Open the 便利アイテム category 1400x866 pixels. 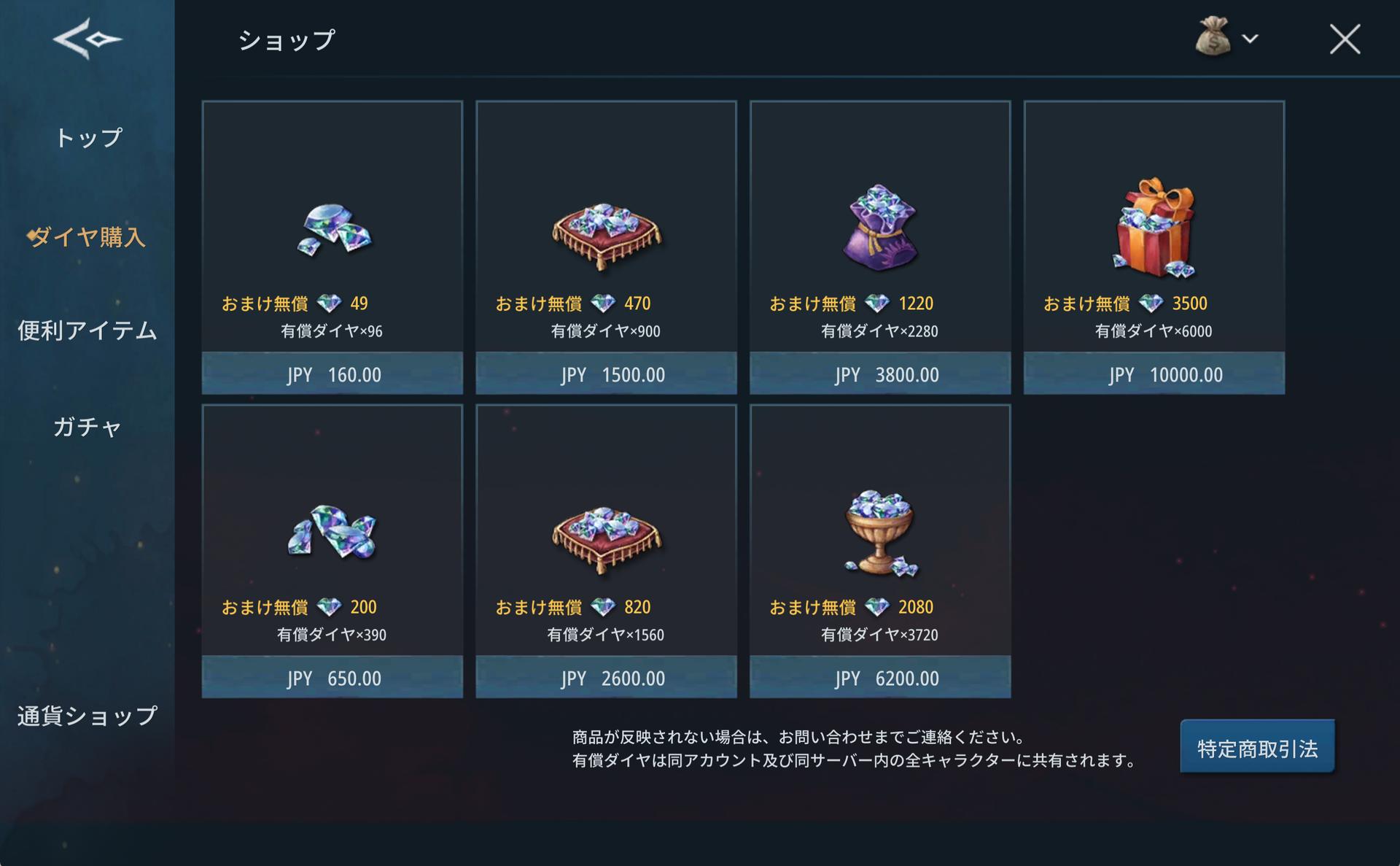87,330
